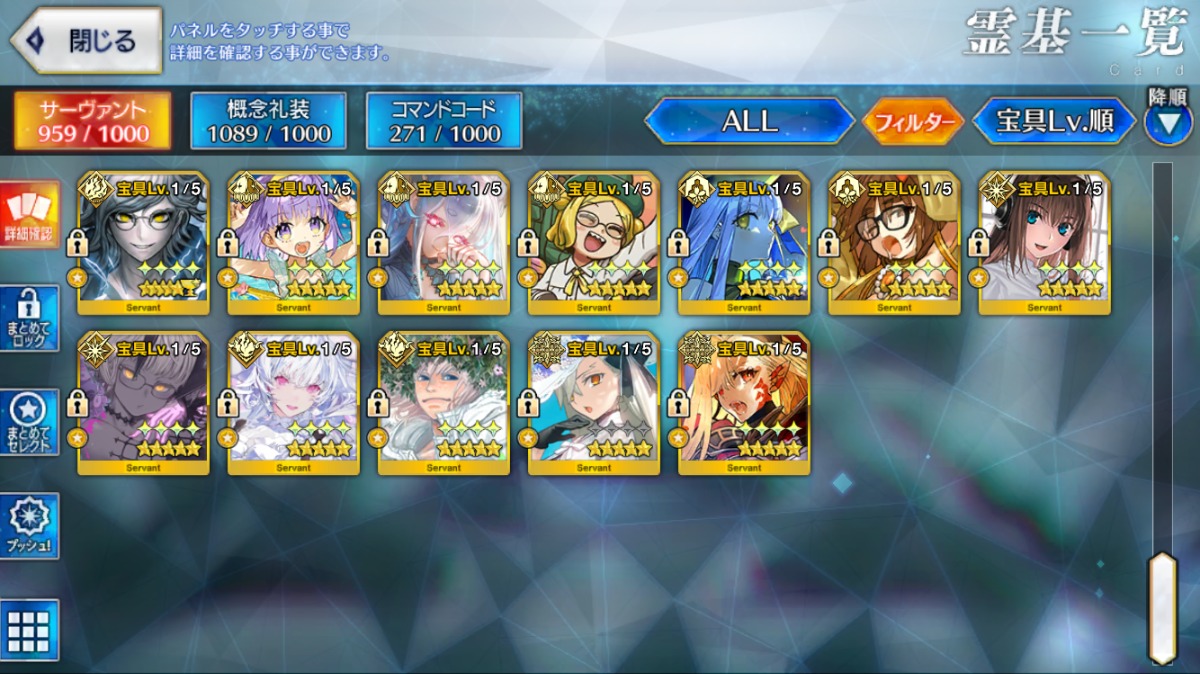Open the プッシュ! button
Image resolution: width=1200 pixels, height=674 pixels.
pos(29,525)
